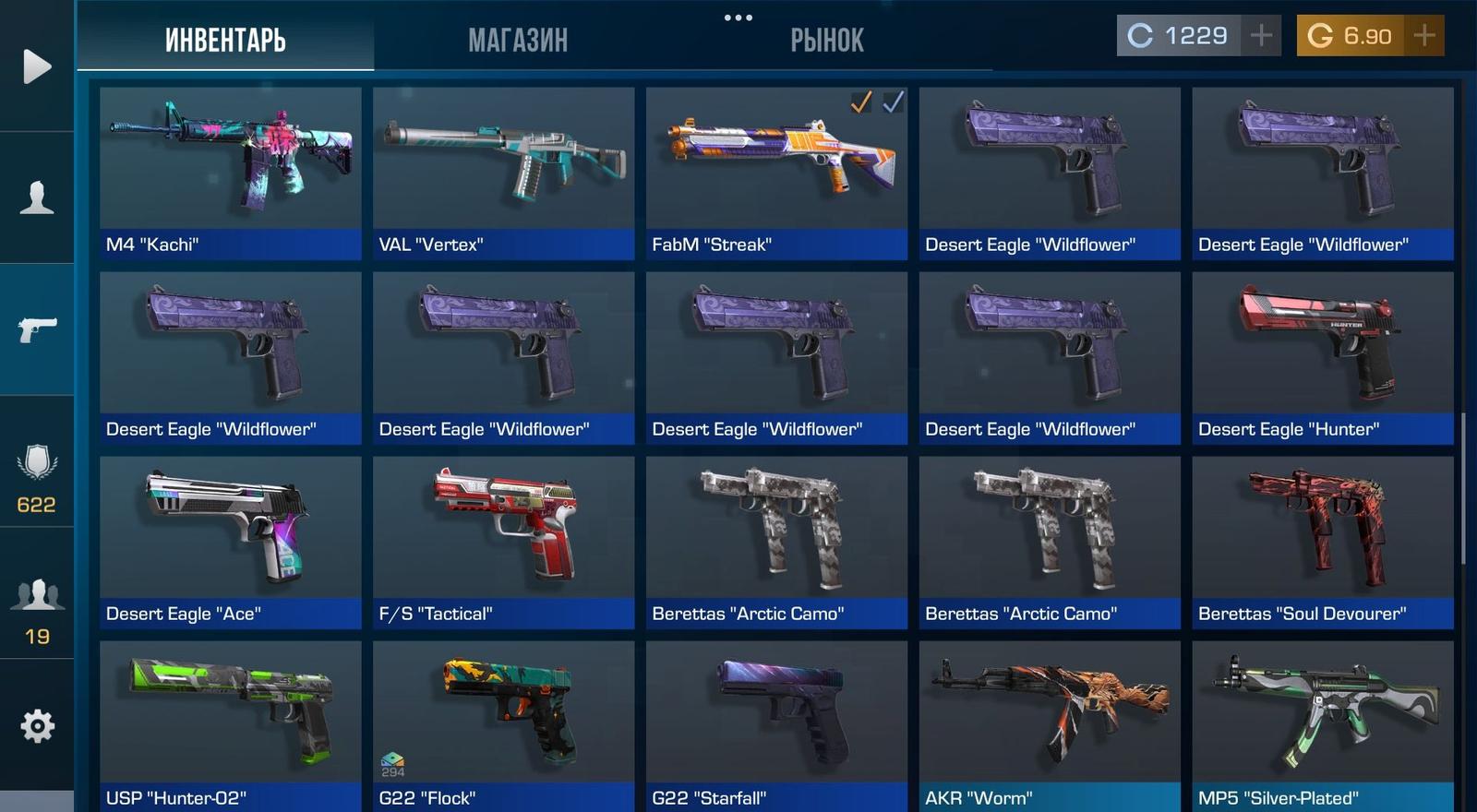Image resolution: width=1477 pixels, height=812 pixels.
Task: Select the ИНВЕНТАРЬ tab
Action: (225, 41)
